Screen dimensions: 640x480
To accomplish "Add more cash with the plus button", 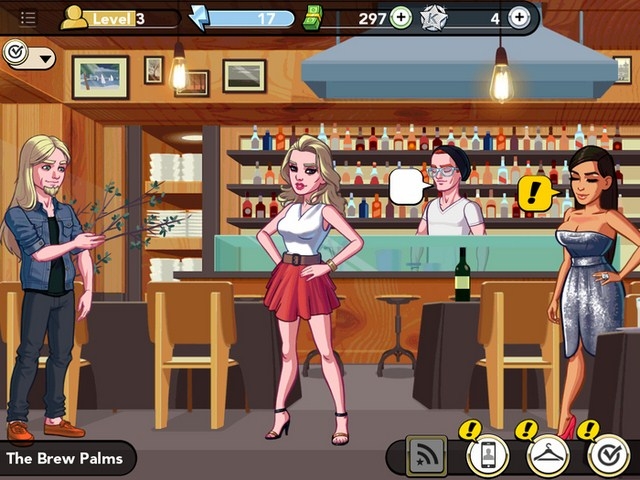I will tap(400, 17).
